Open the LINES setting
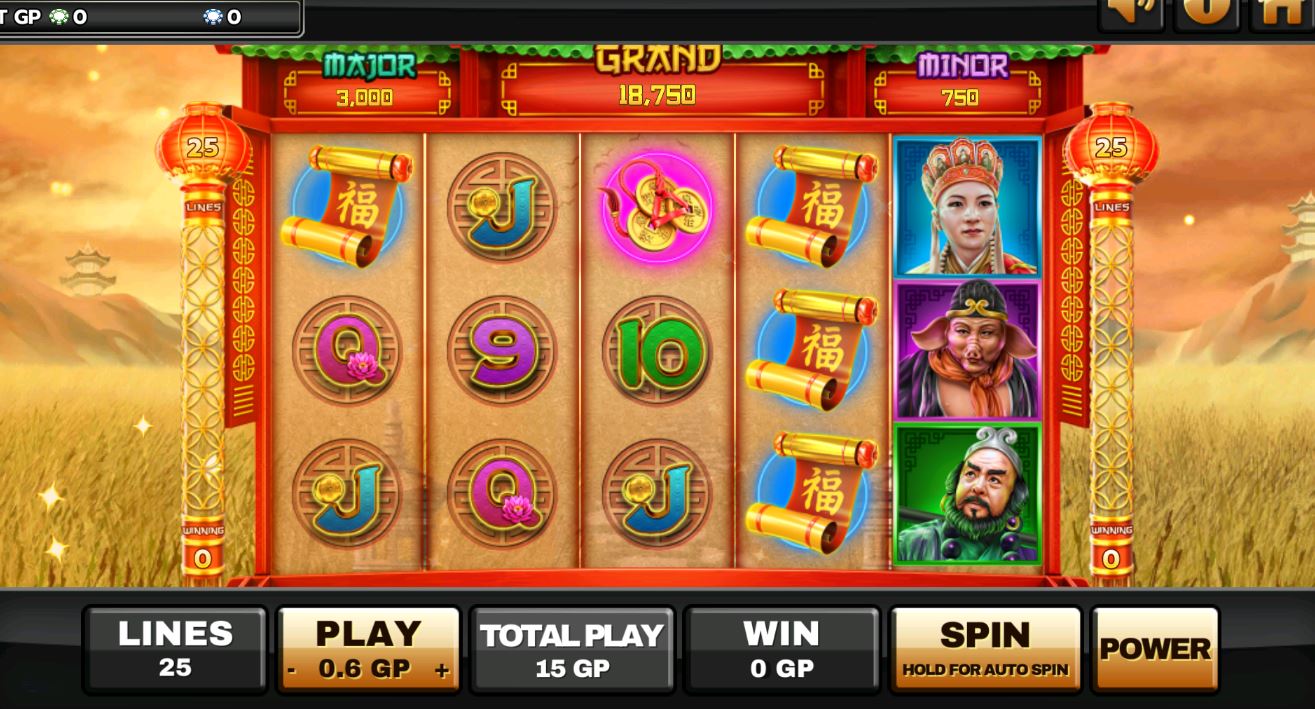Viewport: 1315px width, 709px height. tap(175, 649)
